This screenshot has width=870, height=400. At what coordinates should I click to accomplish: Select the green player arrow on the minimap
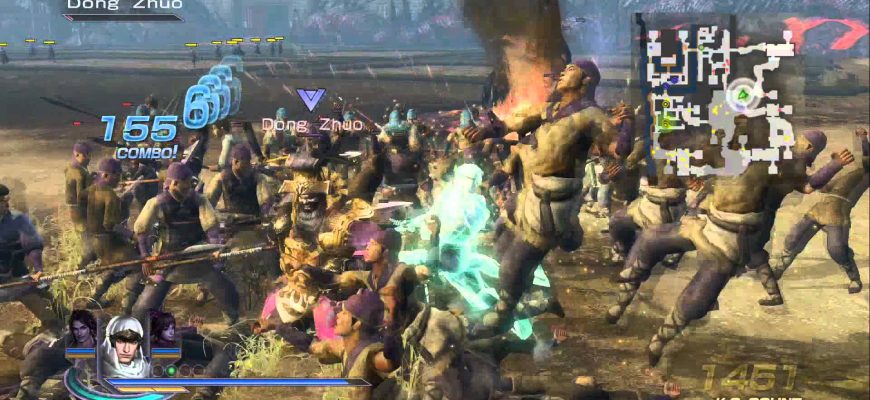click(741, 96)
